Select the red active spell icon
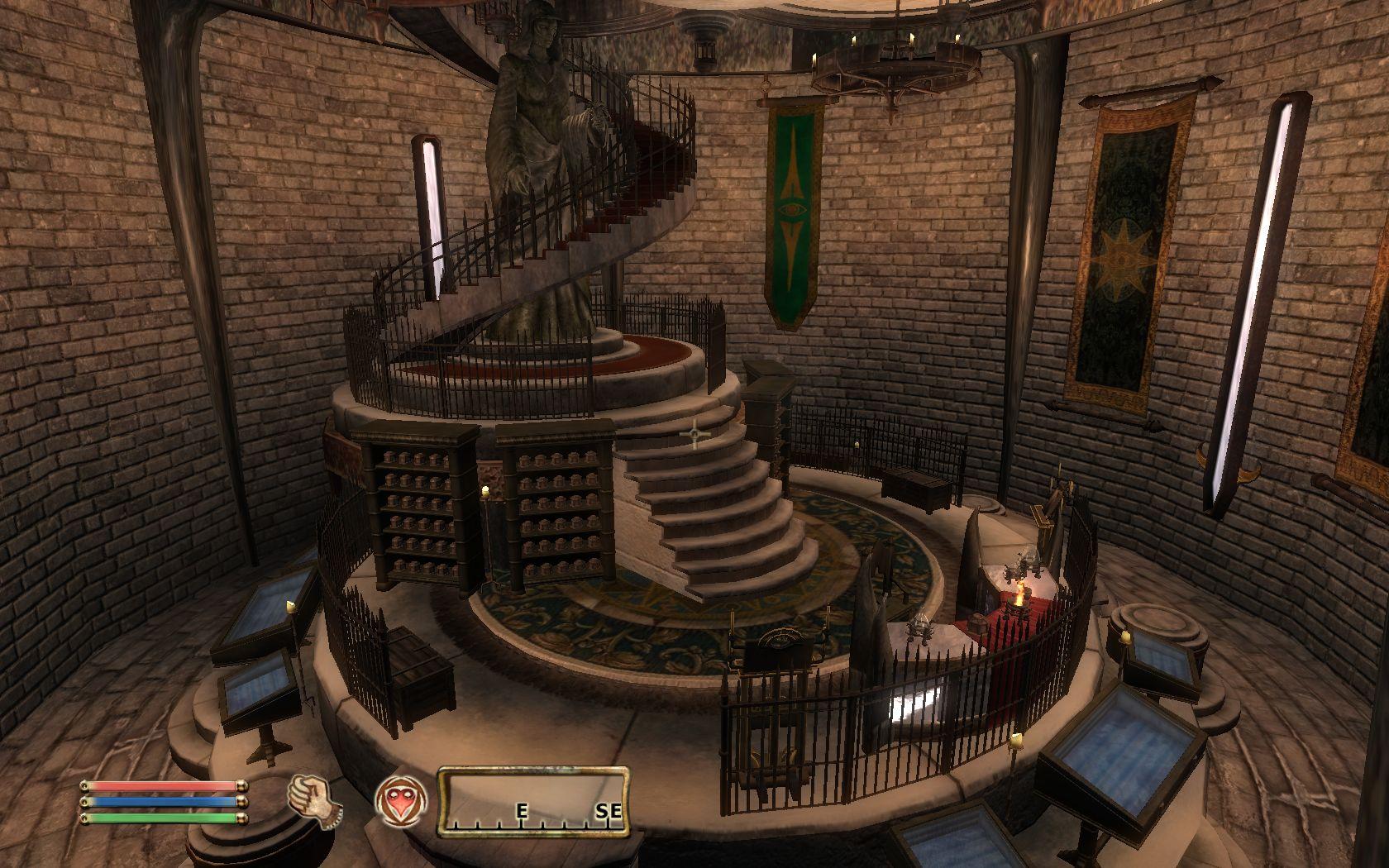The height and width of the screenshot is (868, 1389). tap(400, 800)
